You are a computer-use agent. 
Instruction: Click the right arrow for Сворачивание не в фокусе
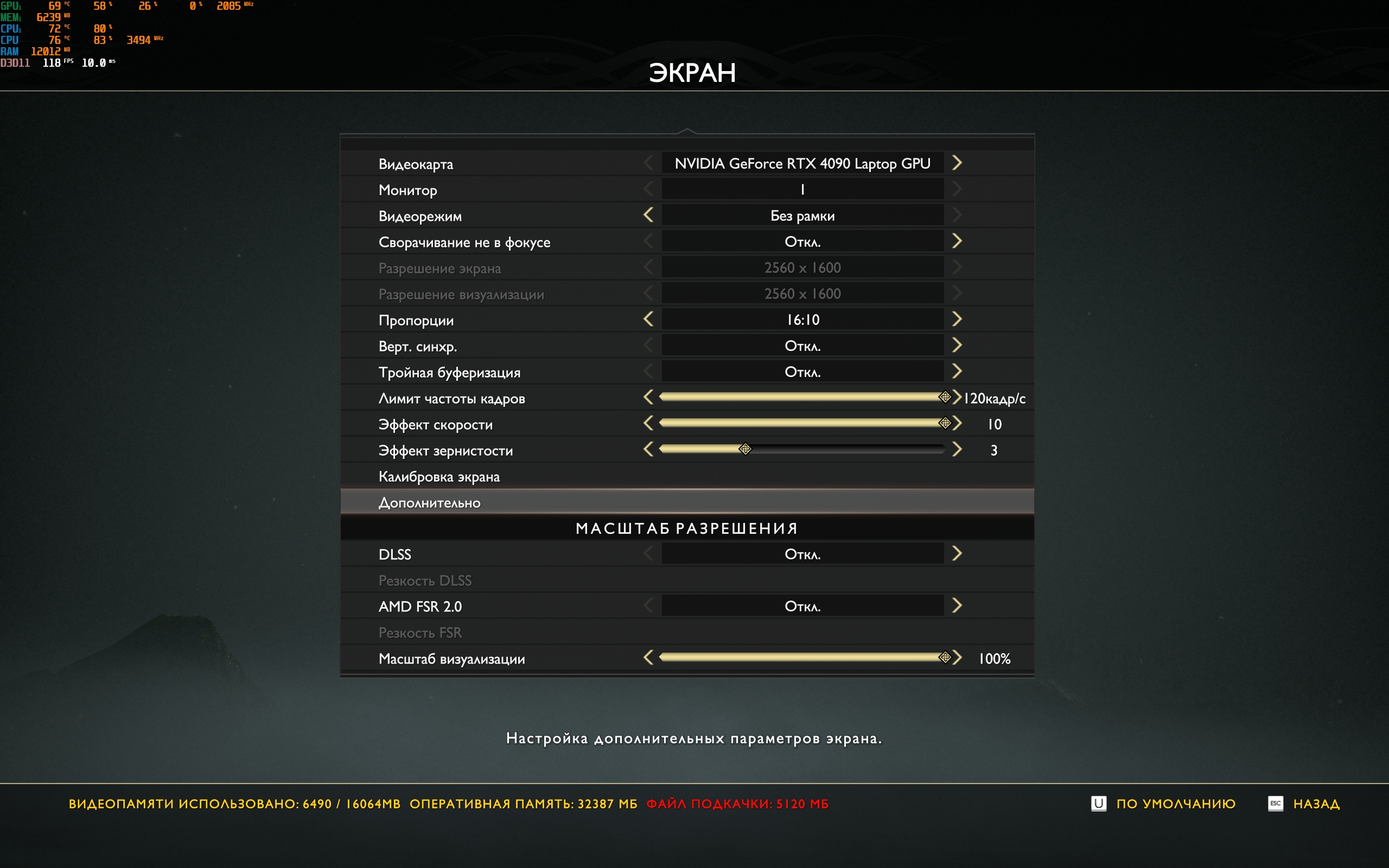[956, 241]
